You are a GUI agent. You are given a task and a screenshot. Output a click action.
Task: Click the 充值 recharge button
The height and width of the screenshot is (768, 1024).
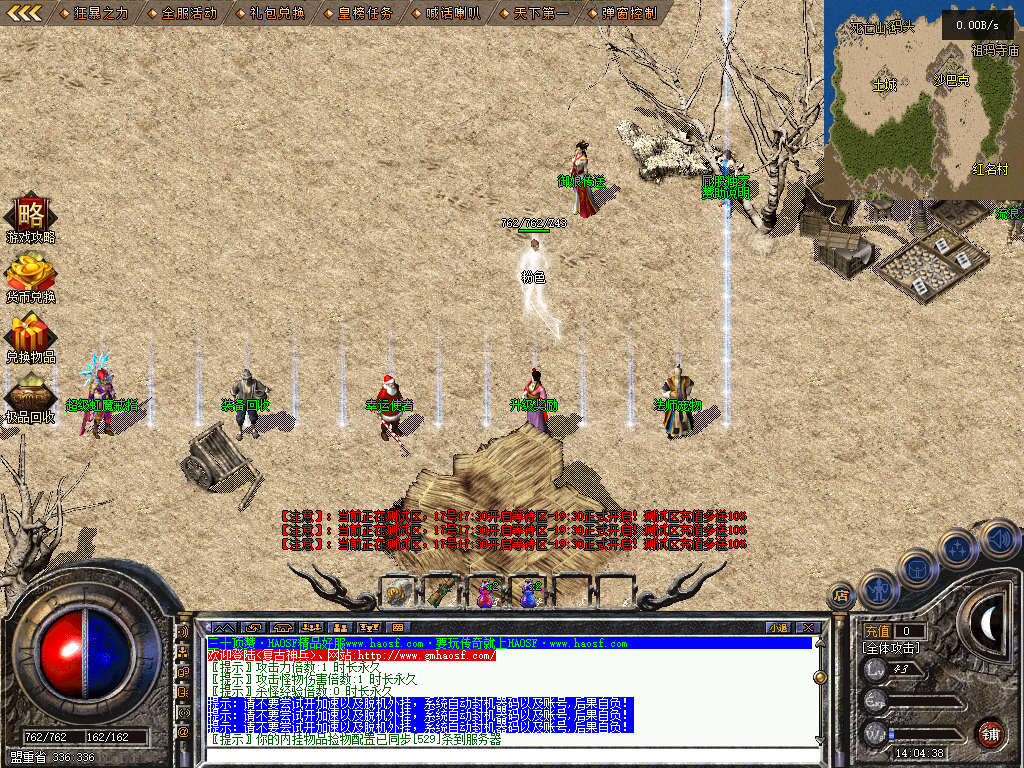click(x=877, y=631)
